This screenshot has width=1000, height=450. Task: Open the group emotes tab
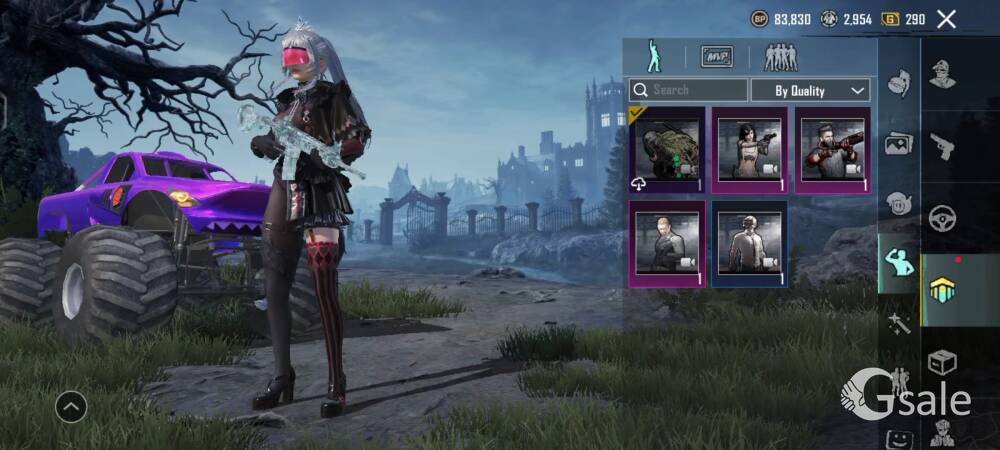coord(781,56)
